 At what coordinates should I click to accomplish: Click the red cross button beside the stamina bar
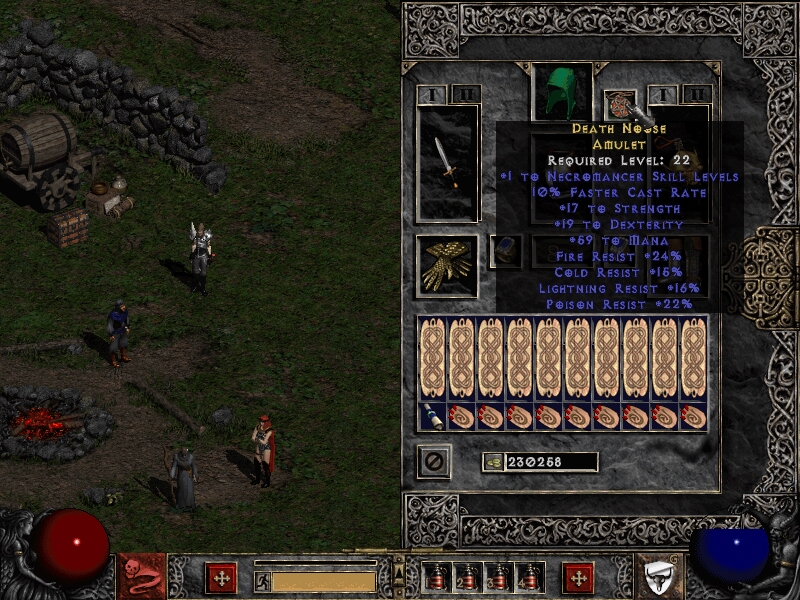point(220,577)
